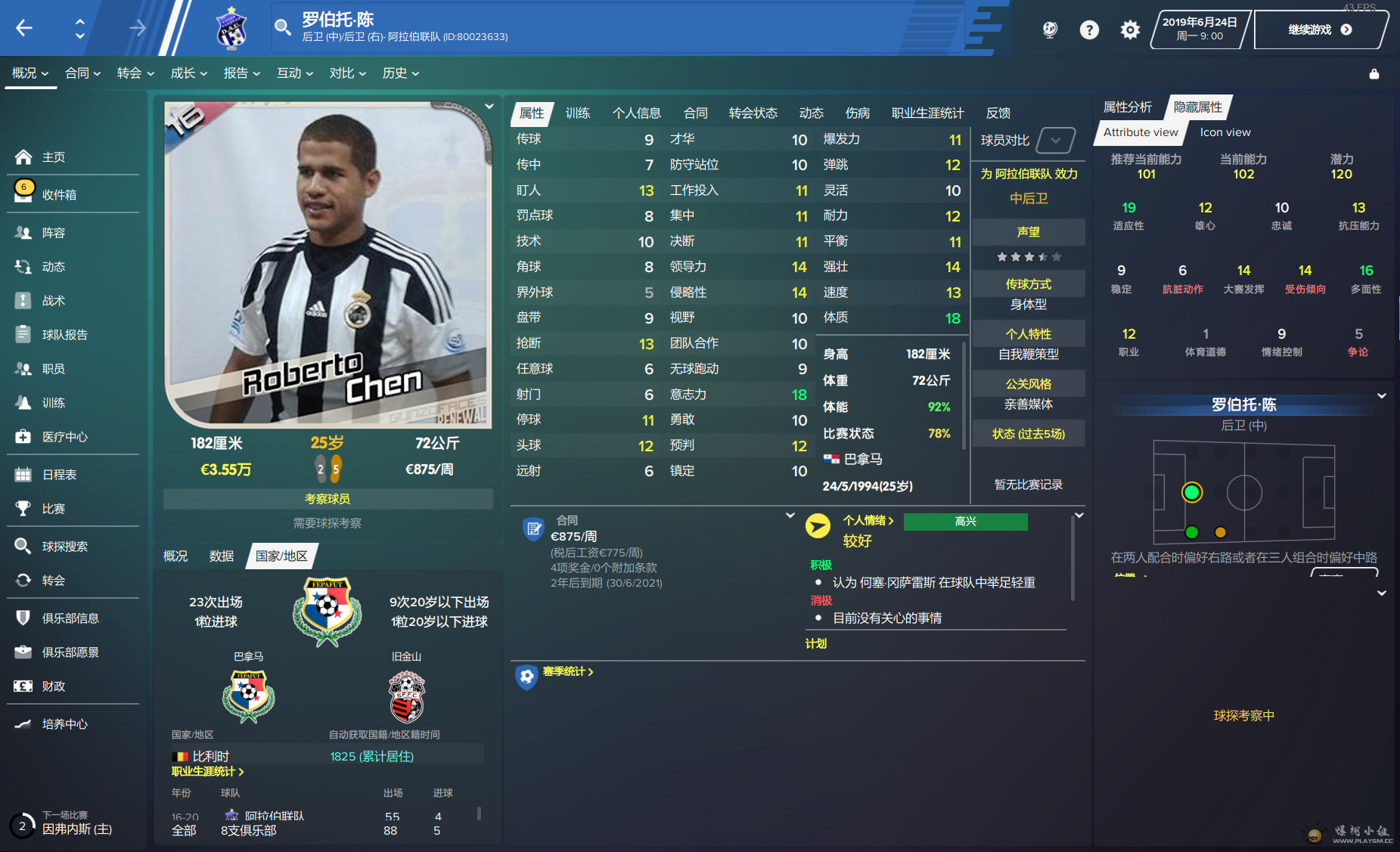Open the 赛季统计 season stats link
This screenshot has width=1400, height=852.
(567, 671)
